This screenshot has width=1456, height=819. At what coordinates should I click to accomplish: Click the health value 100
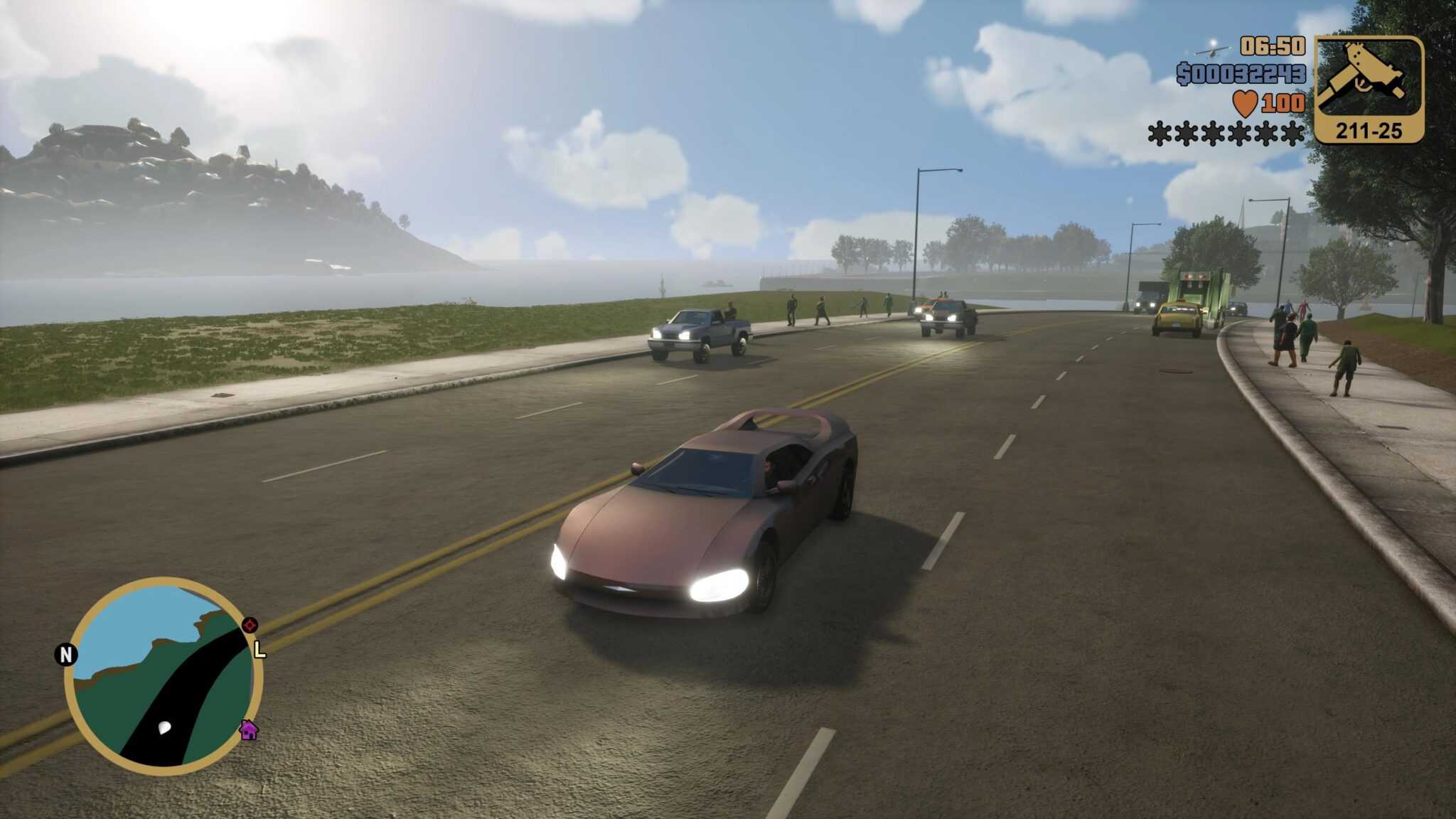click(1284, 102)
